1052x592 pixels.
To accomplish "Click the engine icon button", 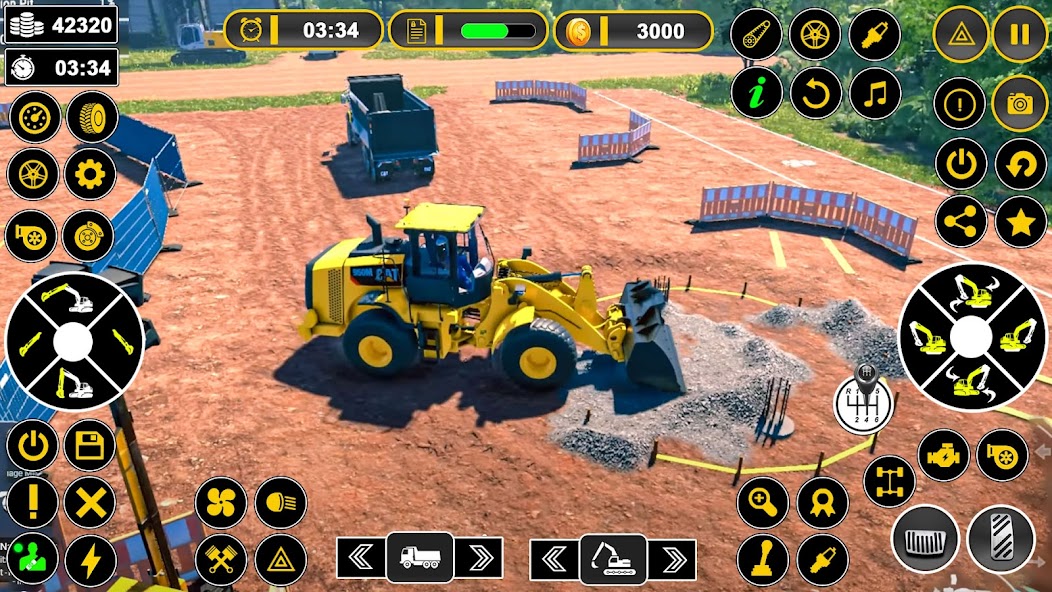I will click(x=943, y=455).
